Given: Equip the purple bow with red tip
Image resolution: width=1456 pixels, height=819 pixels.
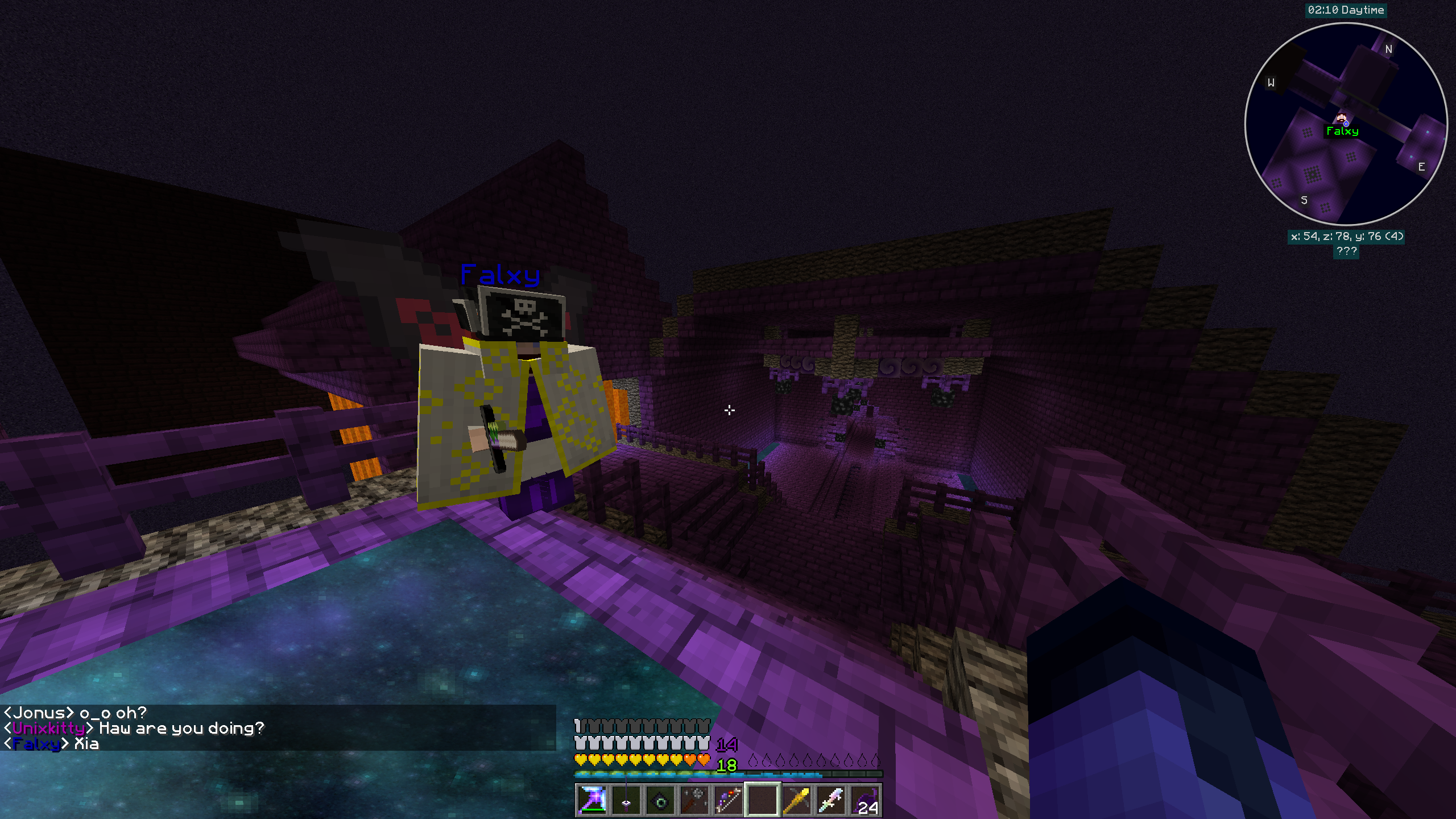Looking at the screenshot, I should (x=728, y=801).
